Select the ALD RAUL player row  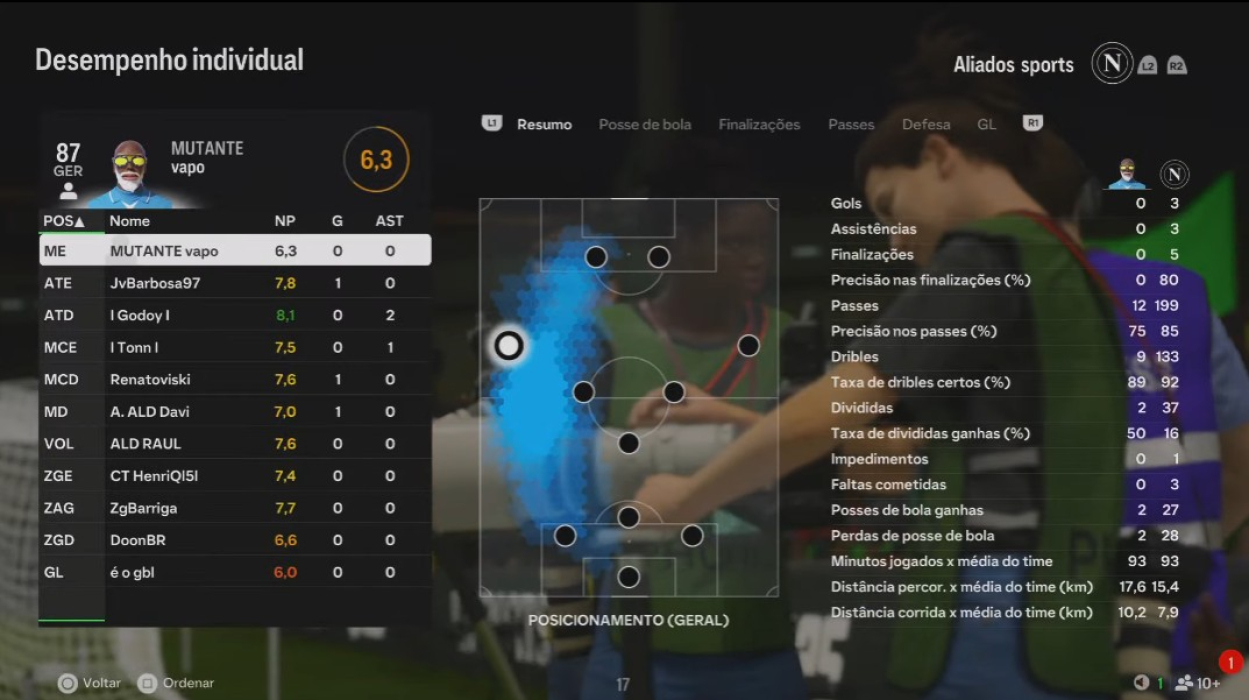click(x=235, y=443)
